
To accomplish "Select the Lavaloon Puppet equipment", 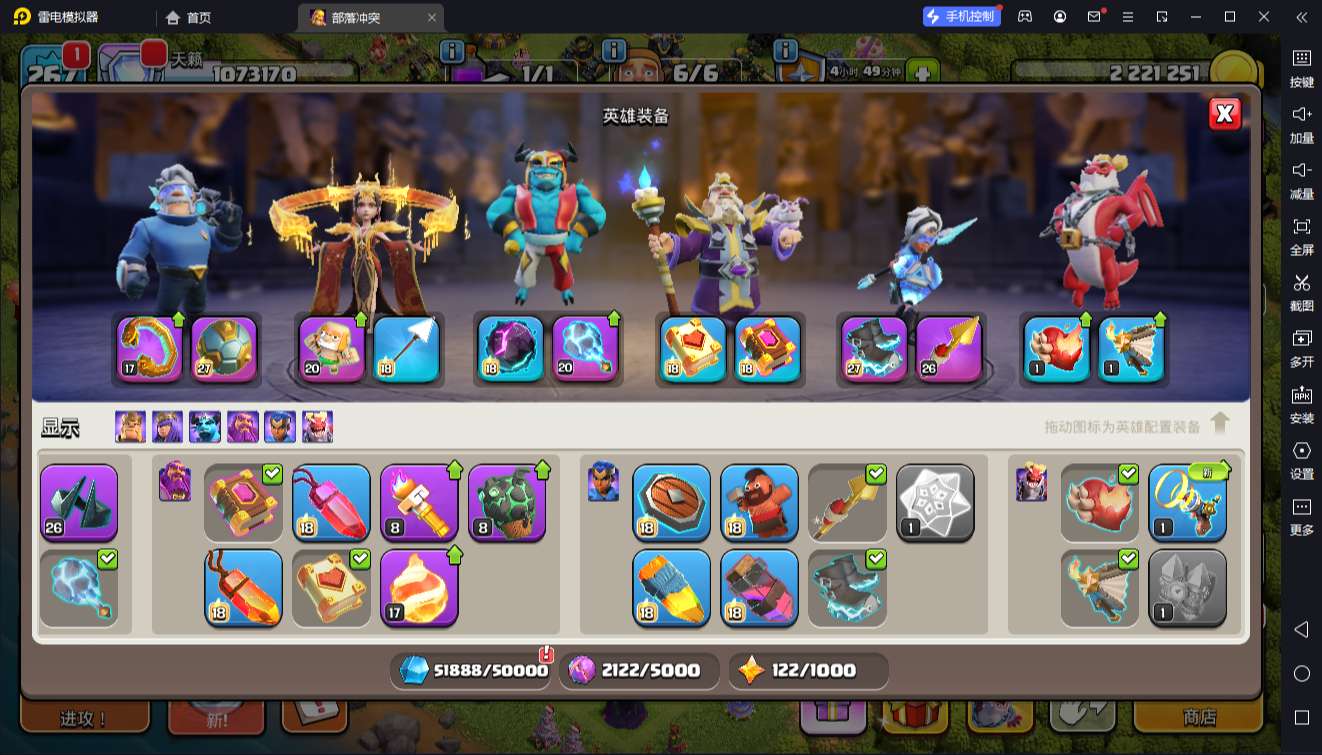I will 507,502.
